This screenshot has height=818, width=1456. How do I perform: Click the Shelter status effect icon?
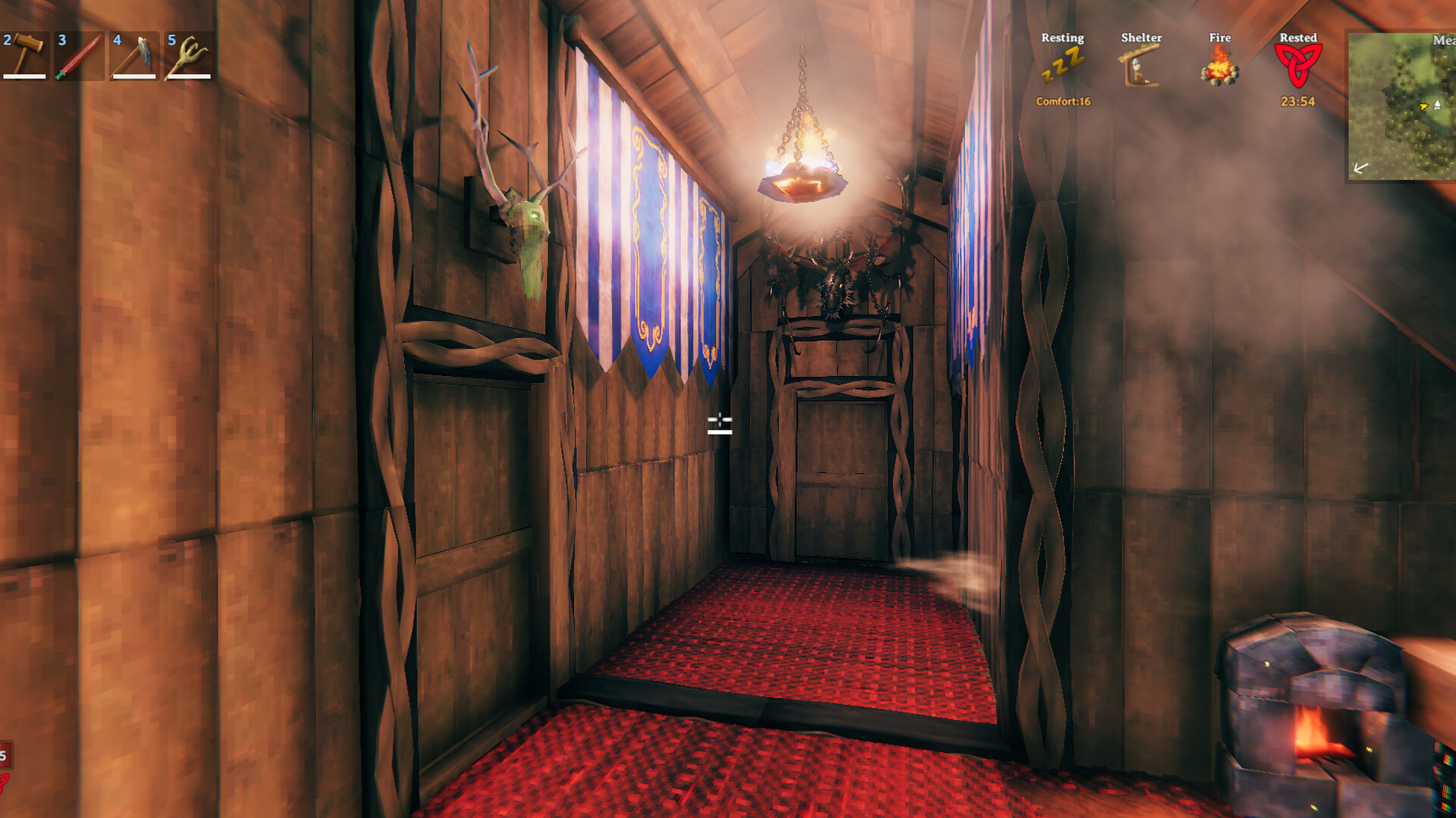coord(1140,64)
